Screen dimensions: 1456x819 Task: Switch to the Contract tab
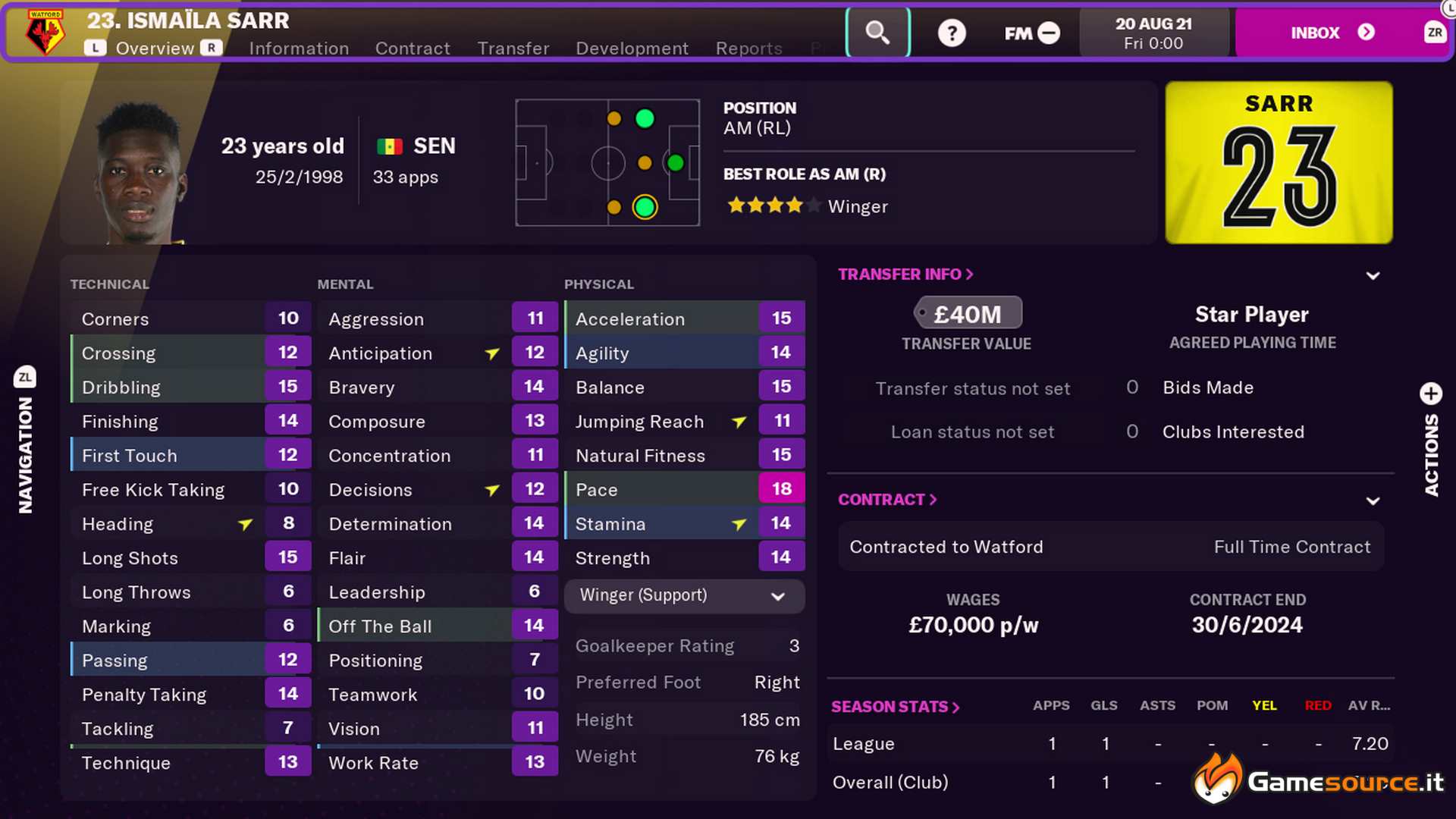coord(412,48)
